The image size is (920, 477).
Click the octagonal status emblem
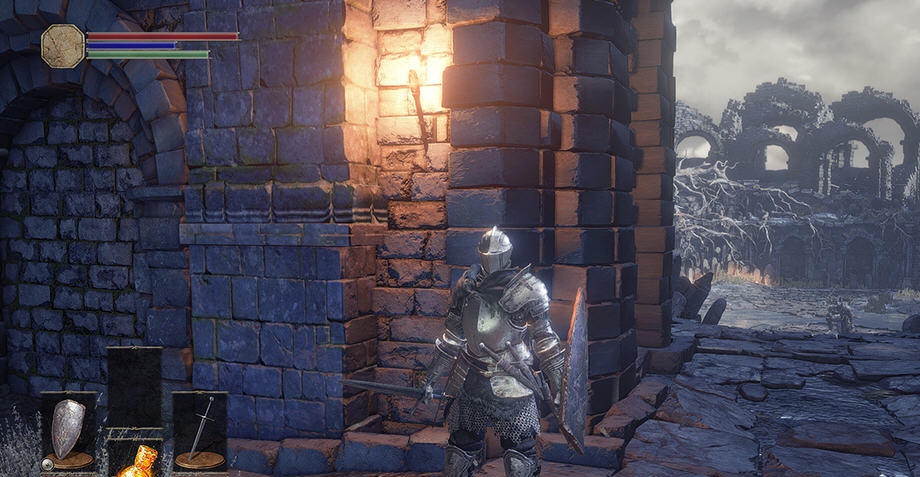pyautogui.click(x=62, y=46)
